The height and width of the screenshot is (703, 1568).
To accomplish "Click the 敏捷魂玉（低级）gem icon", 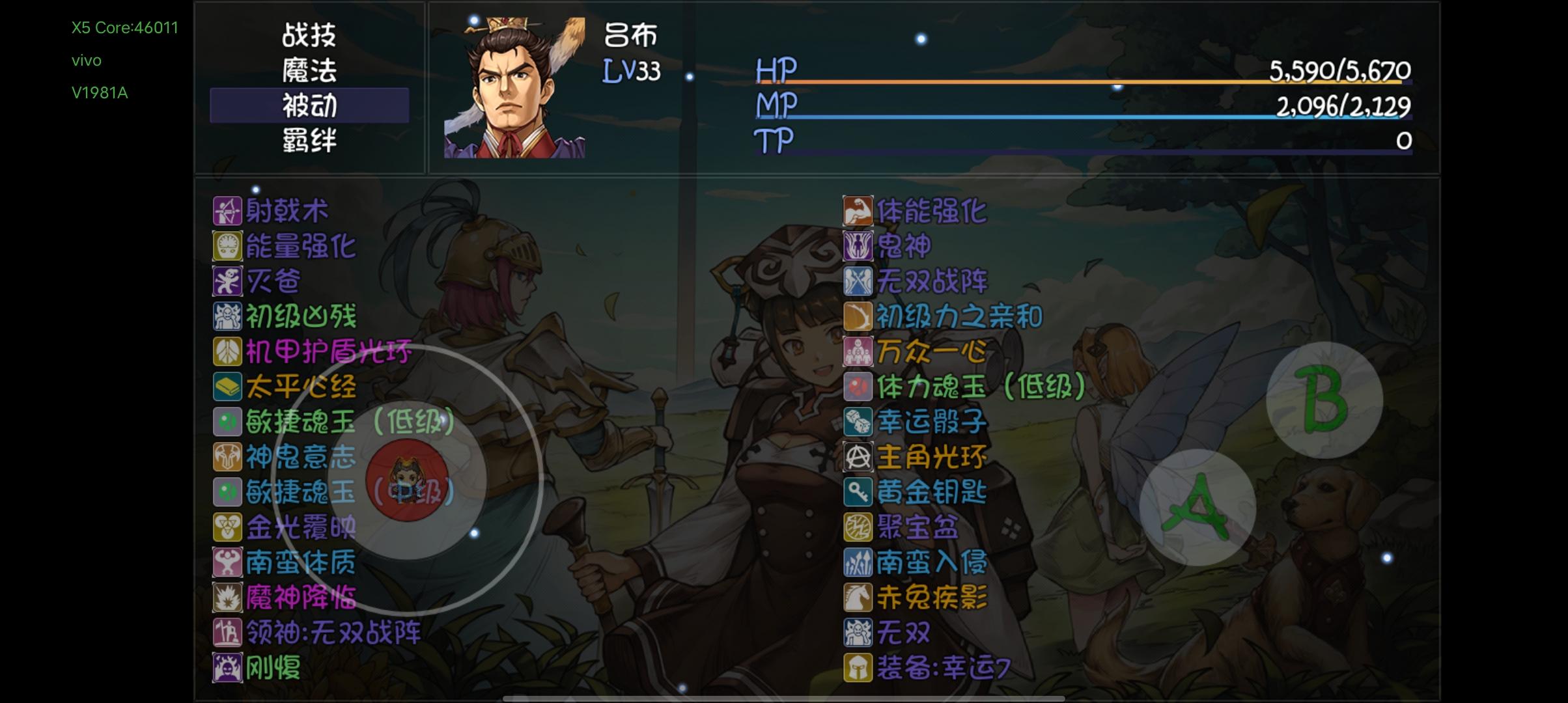I will click(x=227, y=422).
